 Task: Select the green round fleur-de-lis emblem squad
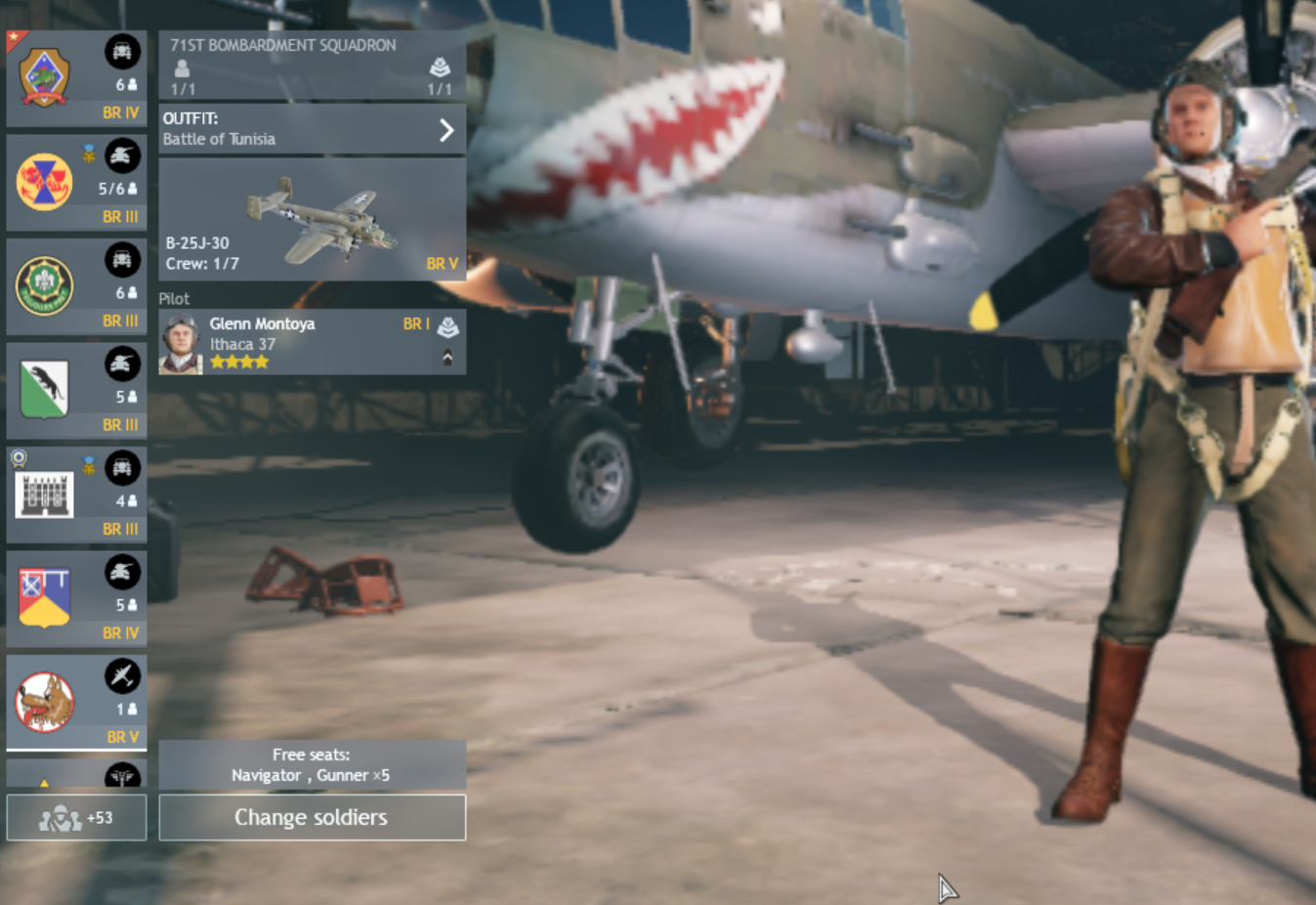(x=76, y=286)
